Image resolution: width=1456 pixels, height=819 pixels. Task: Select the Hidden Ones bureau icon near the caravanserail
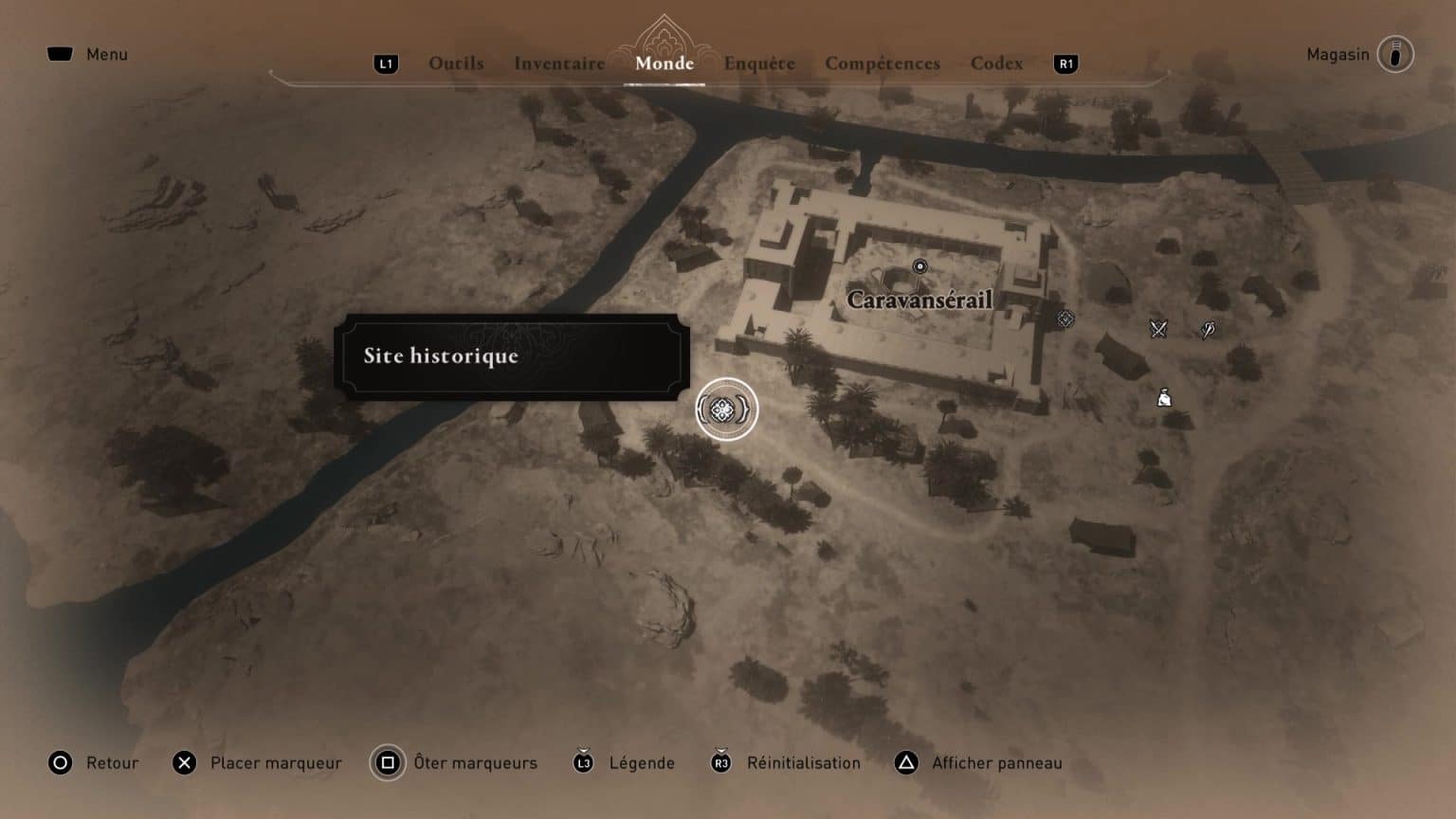click(x=1065, y=319)
